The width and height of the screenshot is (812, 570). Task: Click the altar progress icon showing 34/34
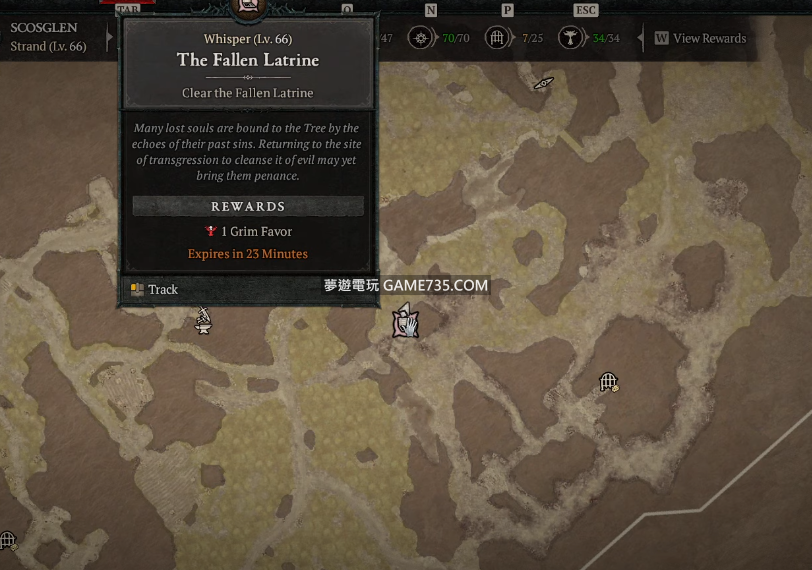pyautogui.click(x=571, y=38)
